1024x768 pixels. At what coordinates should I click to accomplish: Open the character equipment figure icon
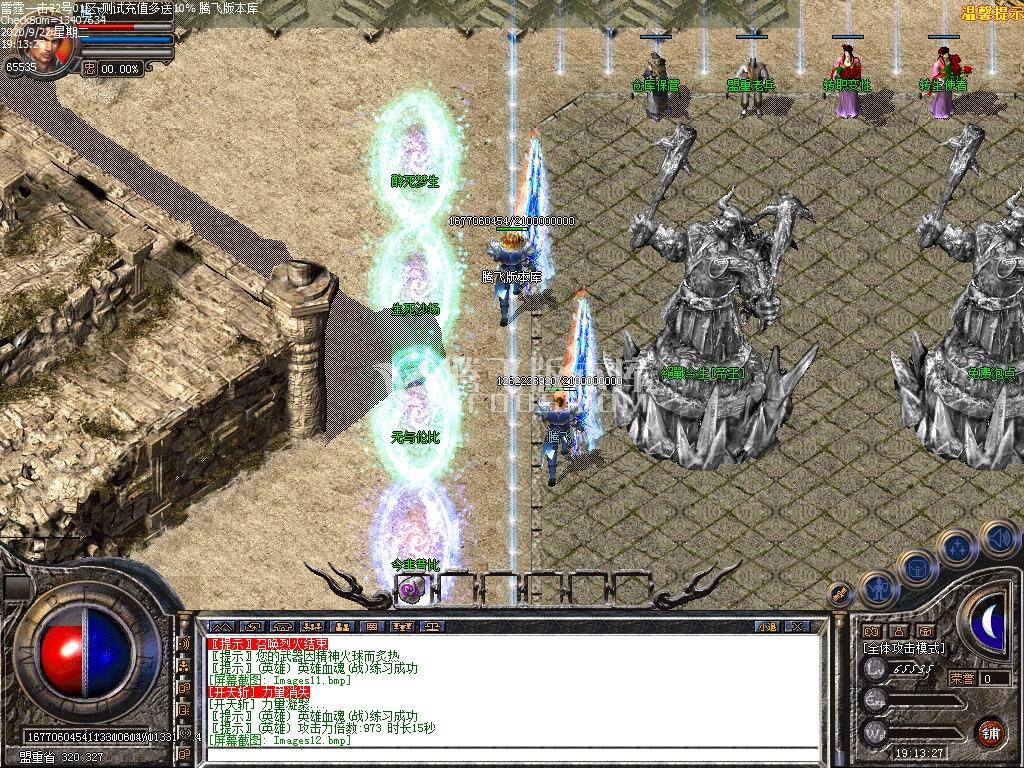coord(877,587)
